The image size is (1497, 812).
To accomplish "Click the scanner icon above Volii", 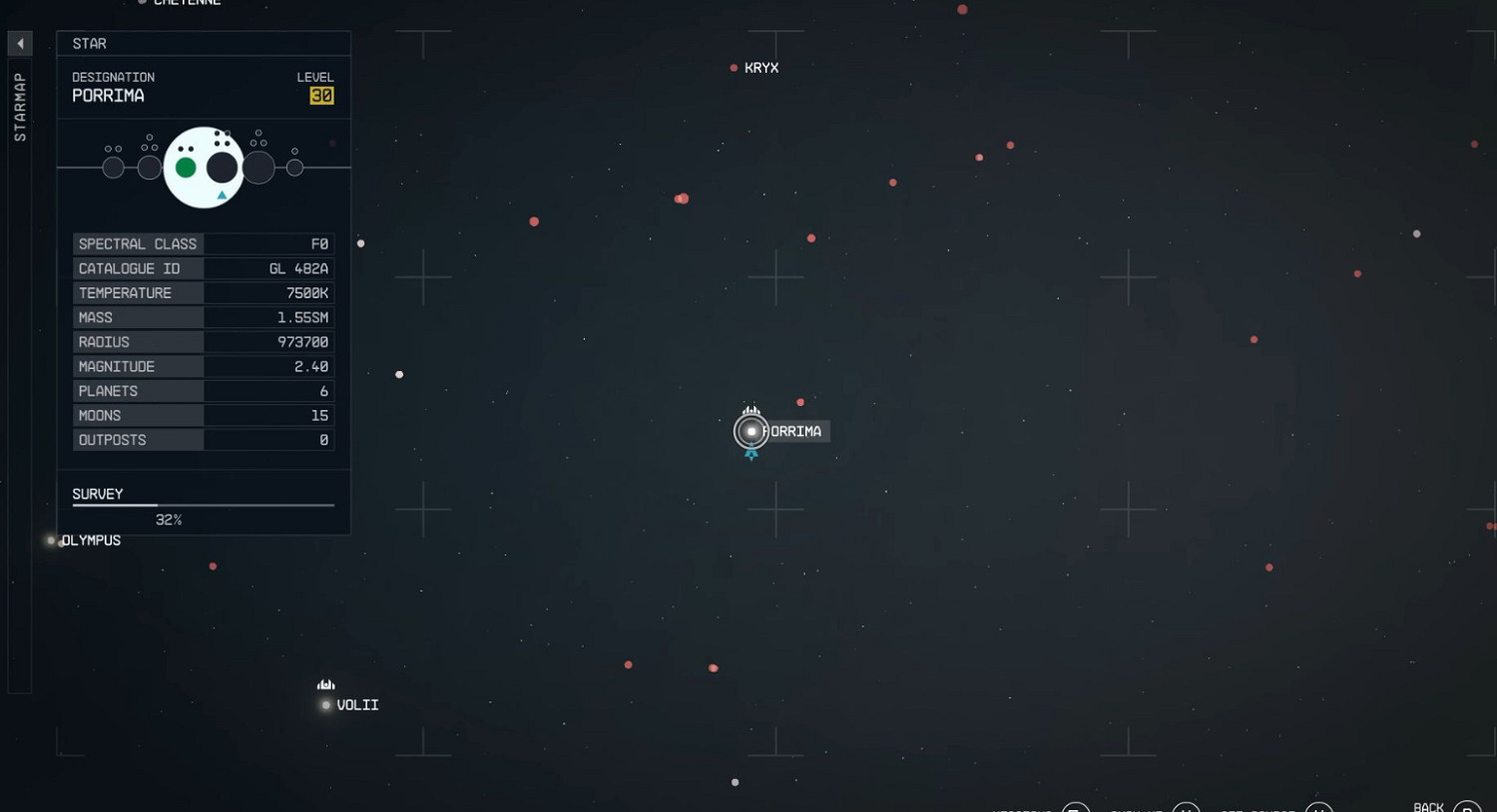I will [x=325, y=684].
